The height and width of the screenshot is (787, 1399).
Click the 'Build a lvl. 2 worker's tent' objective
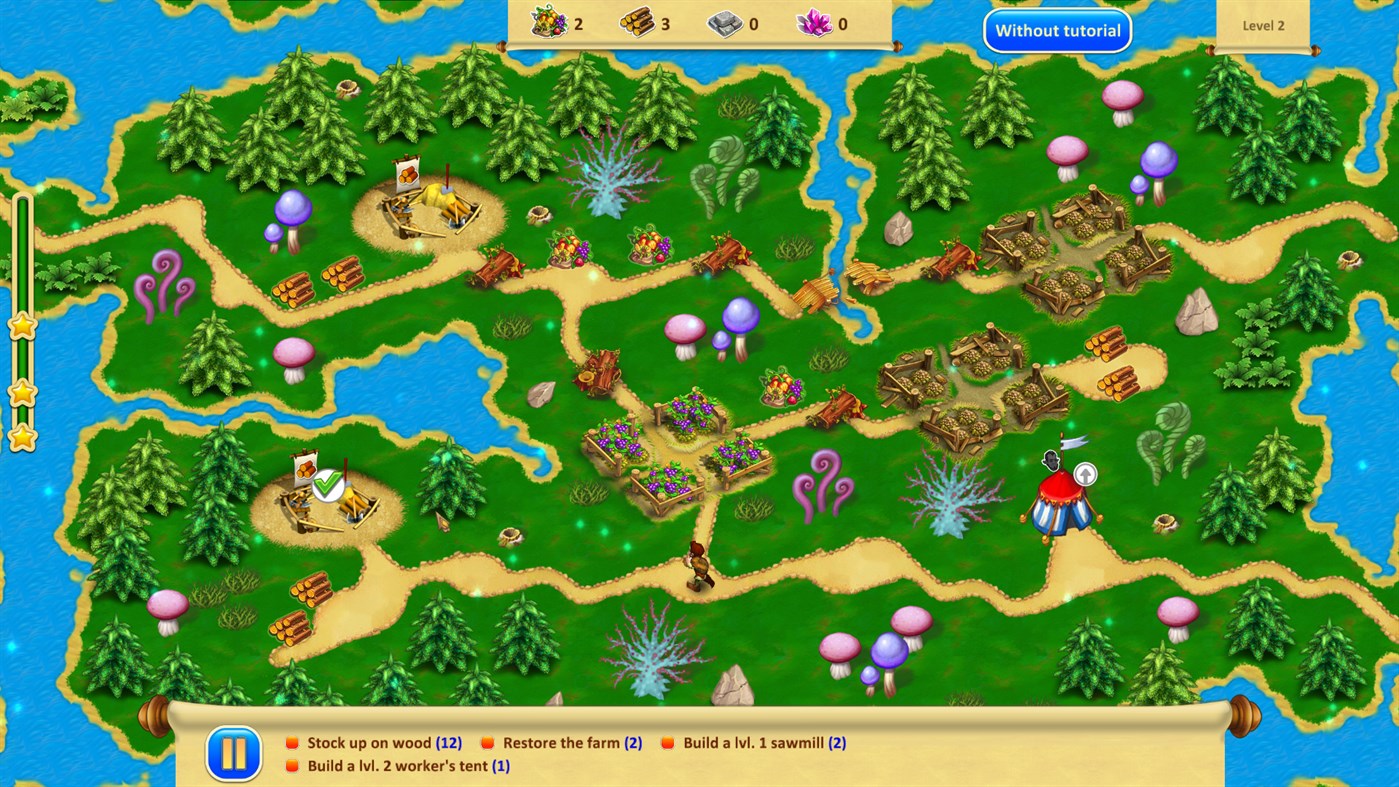[292, 767]
